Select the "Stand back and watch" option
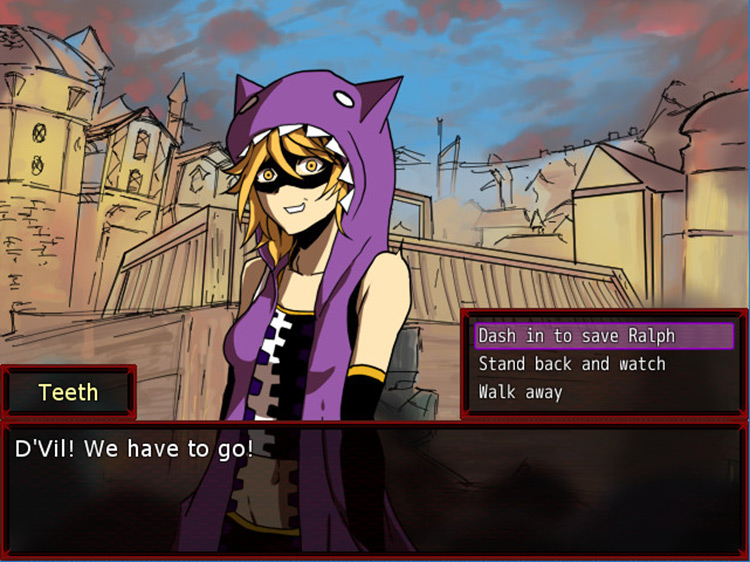 coord(571,364)
